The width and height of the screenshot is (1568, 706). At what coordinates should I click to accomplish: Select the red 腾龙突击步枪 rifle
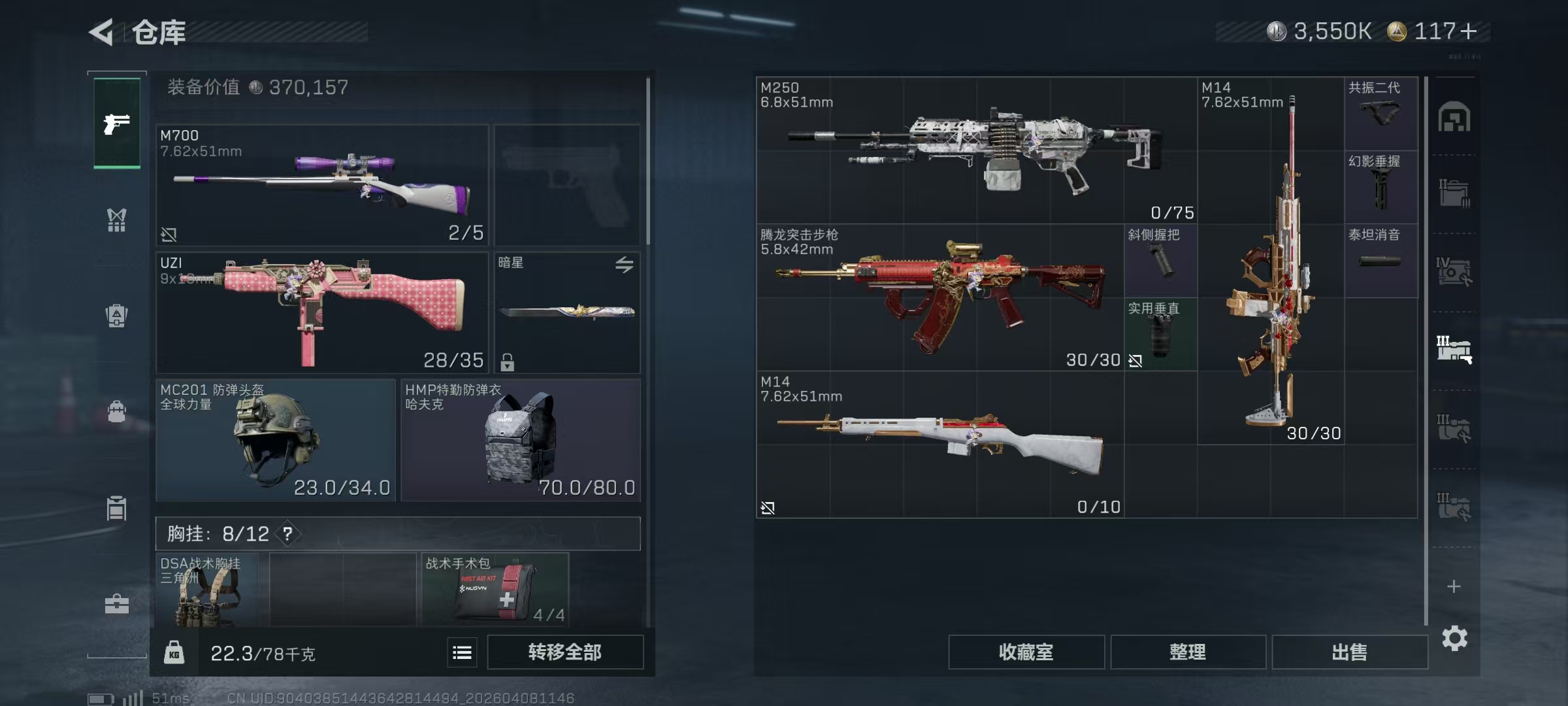tap(939, 297)
